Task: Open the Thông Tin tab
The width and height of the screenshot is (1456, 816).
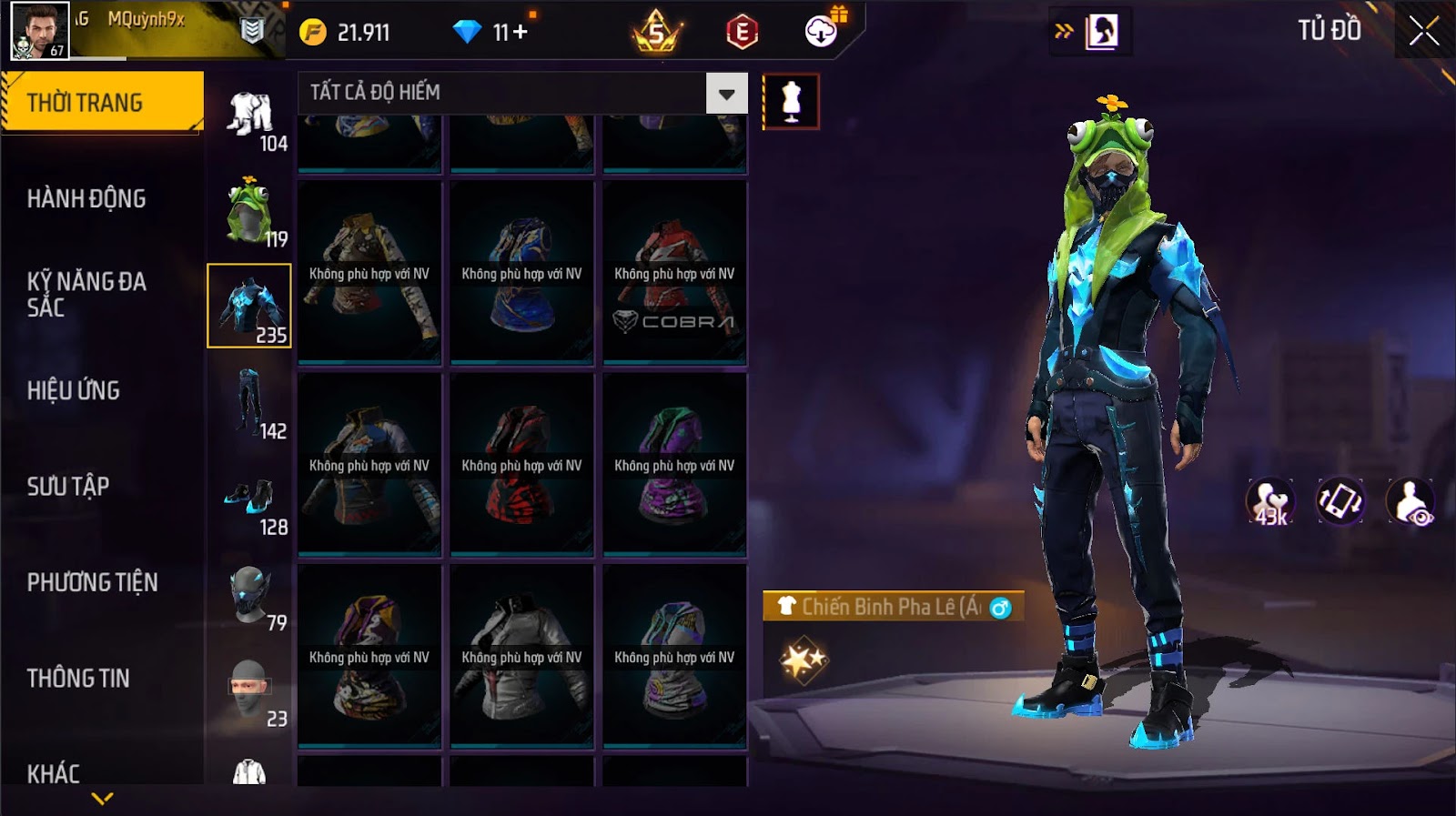Action: (78, 678)
